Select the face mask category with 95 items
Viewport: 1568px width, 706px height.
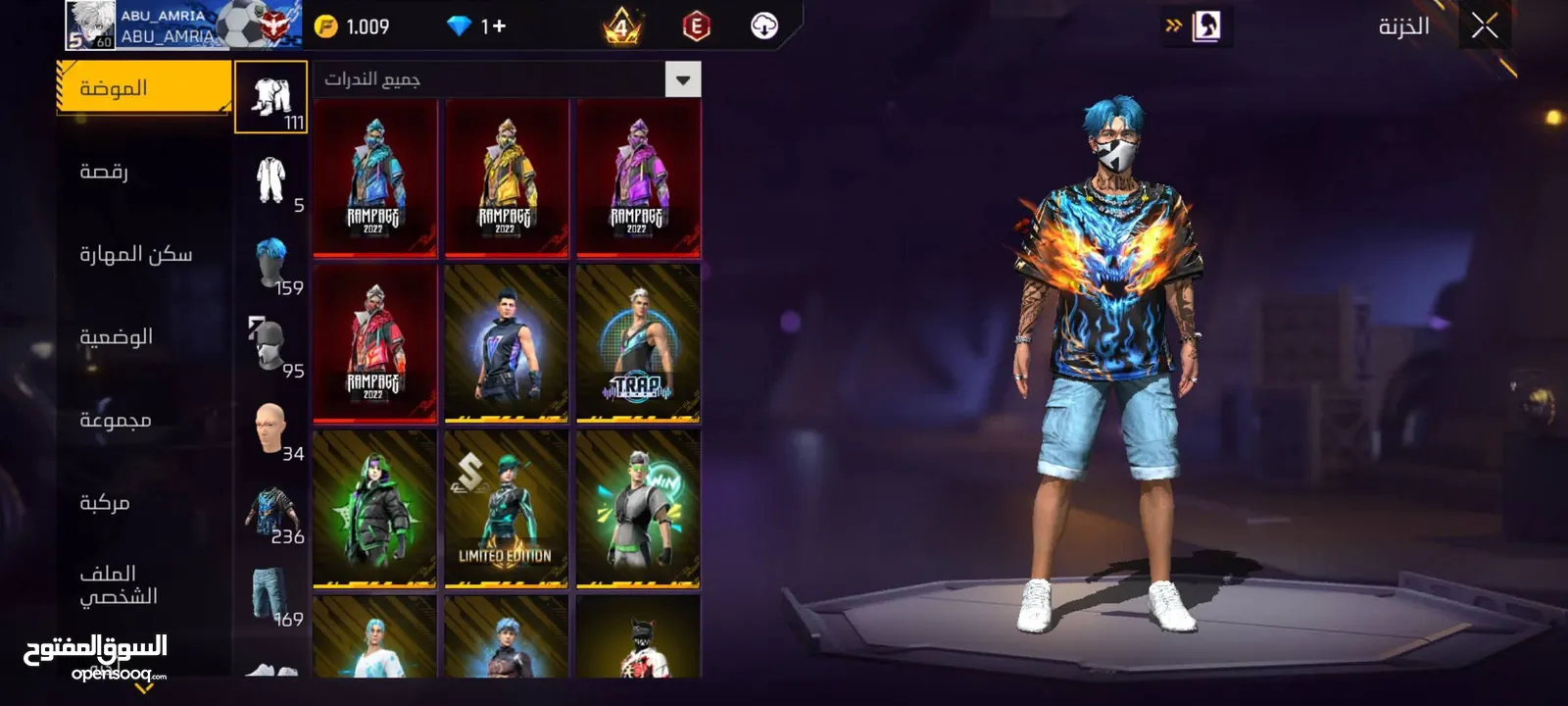coord(271,346)
